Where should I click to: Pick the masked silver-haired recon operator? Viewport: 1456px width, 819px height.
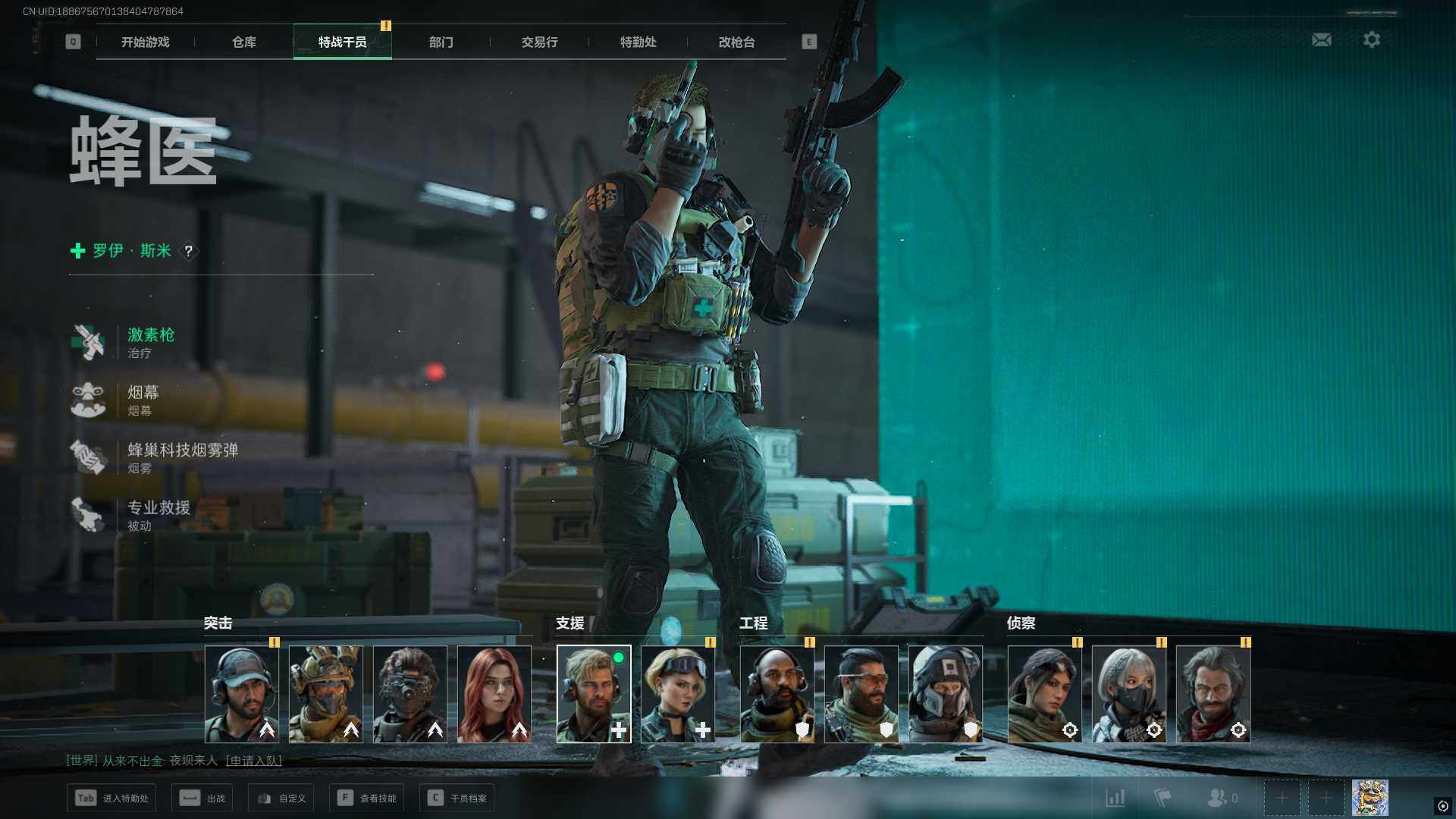coord(1128,693)
